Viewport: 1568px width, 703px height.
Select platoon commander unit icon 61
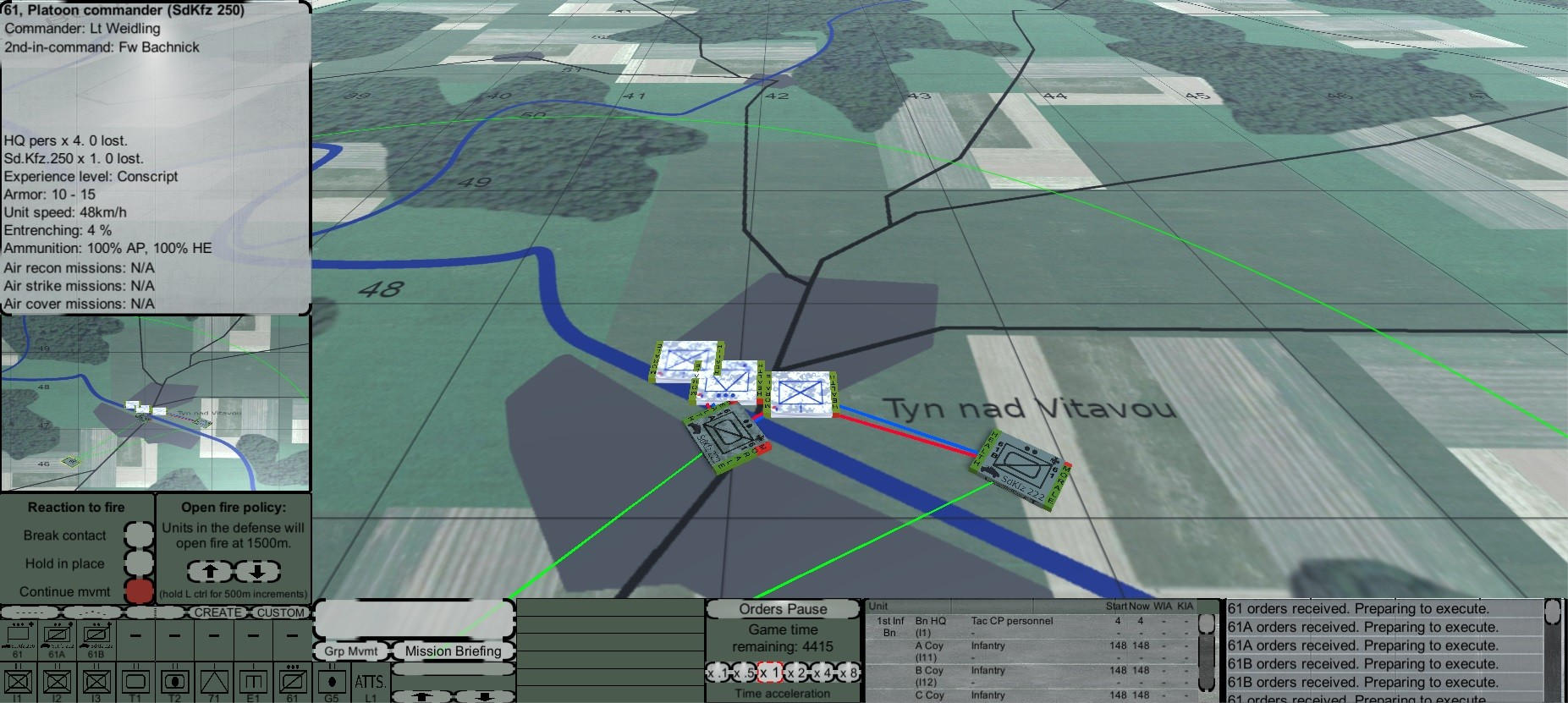click(x=20, y=634)
